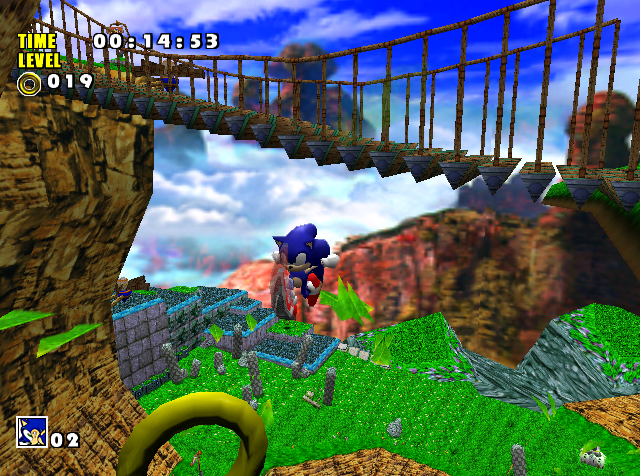The height and width of the screenshot is (476, 640).
Task: Click the Sonic lives icon
Action: coord(31,433)
